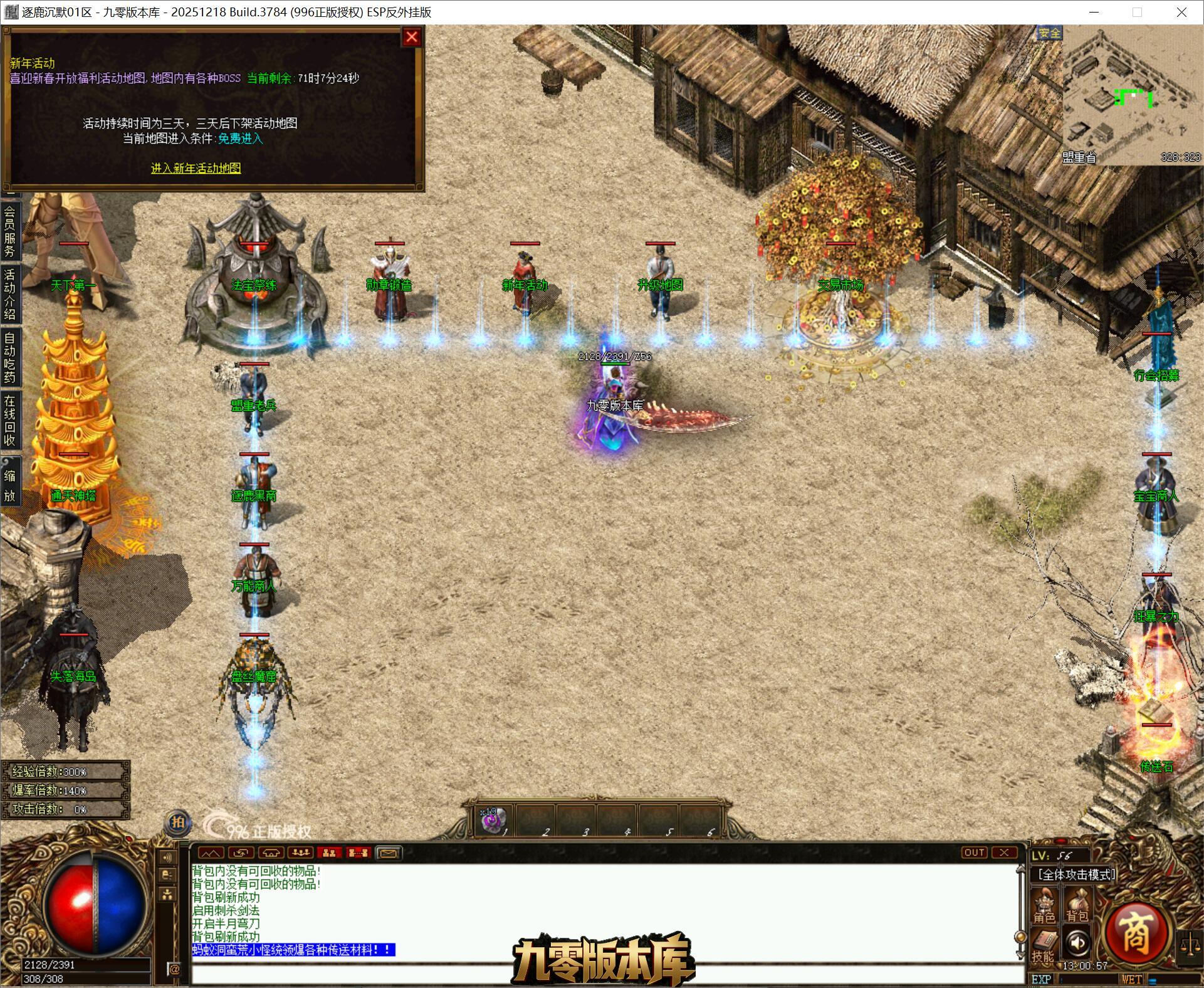Select the purple swirl item in hotbar slot 1
1204x988 pixels.
493,820
